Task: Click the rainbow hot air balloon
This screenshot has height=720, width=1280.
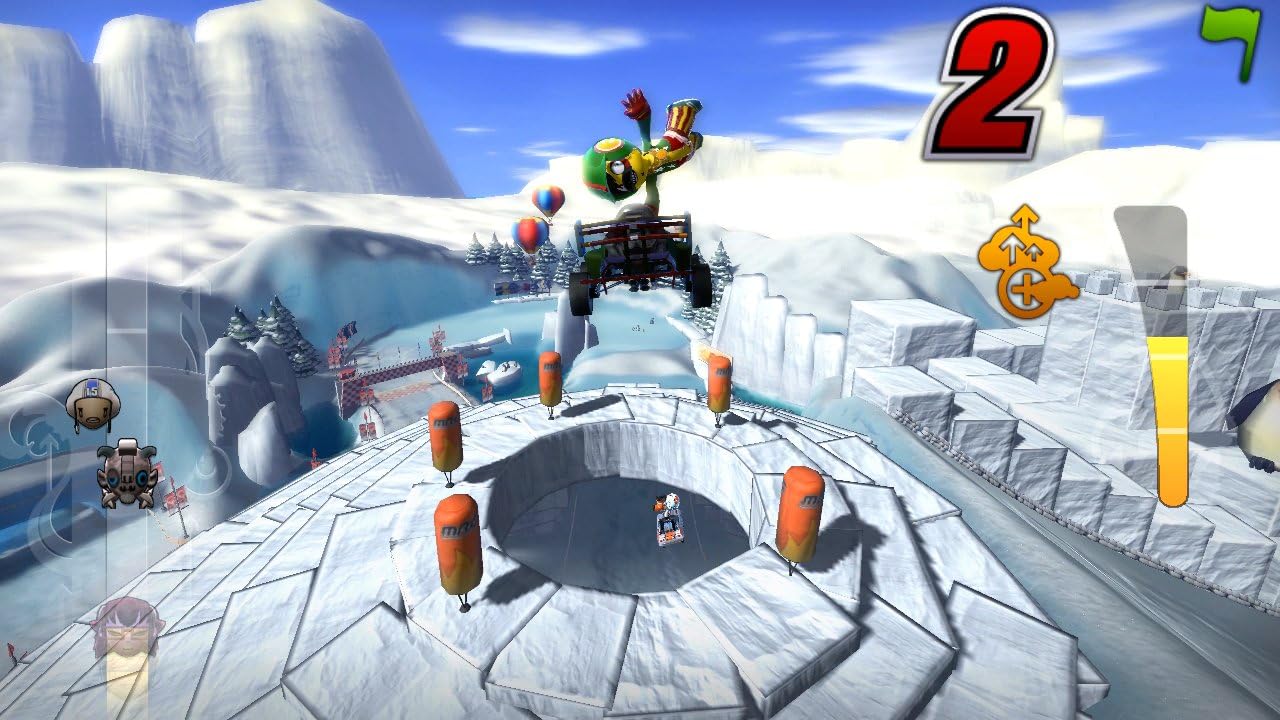Action: (528, 235)
